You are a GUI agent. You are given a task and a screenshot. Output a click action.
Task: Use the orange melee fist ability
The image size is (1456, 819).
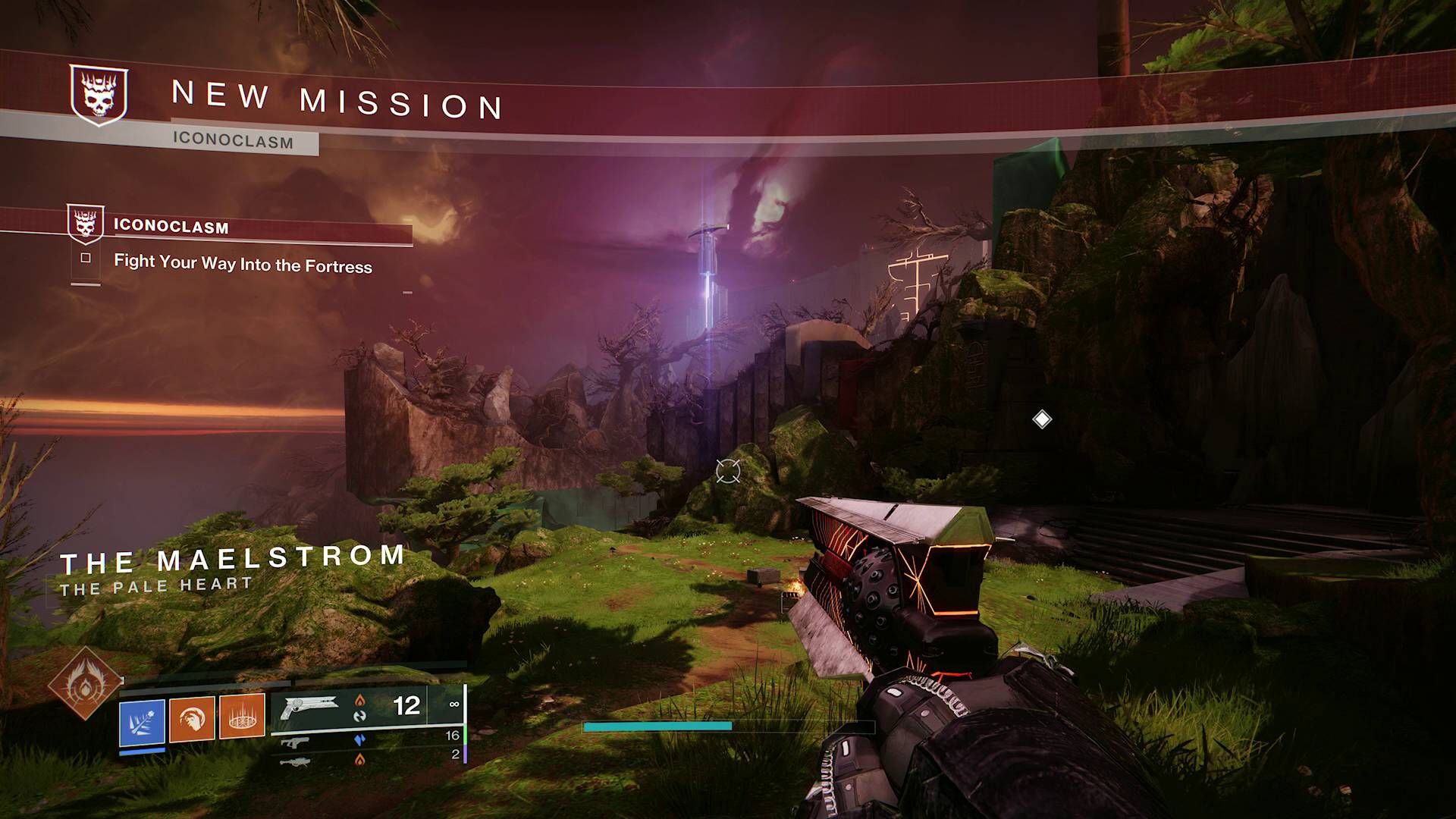tap(192, 717)
